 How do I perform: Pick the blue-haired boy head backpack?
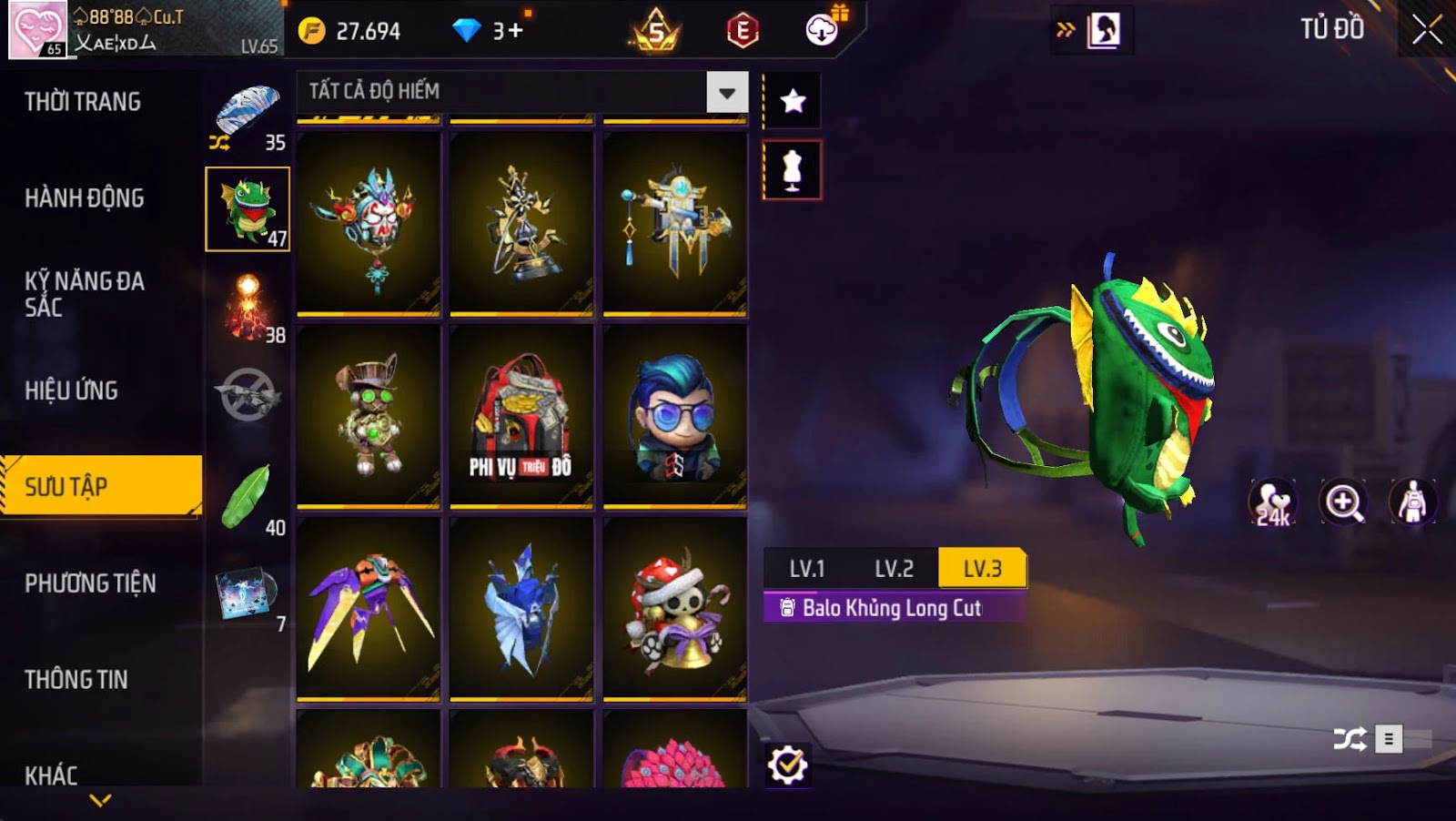(674, 415)
